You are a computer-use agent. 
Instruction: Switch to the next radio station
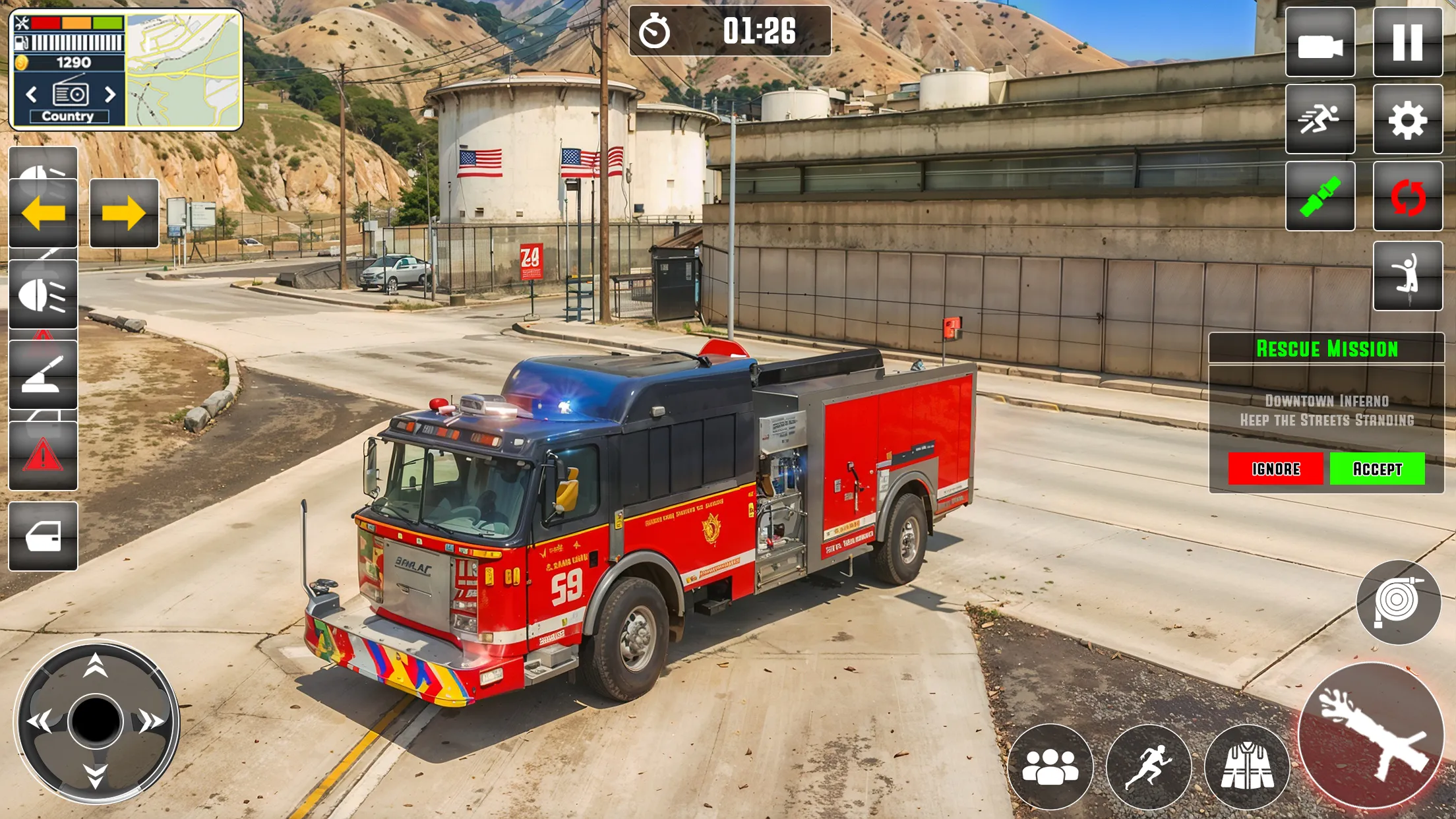[x=111, y=95]
